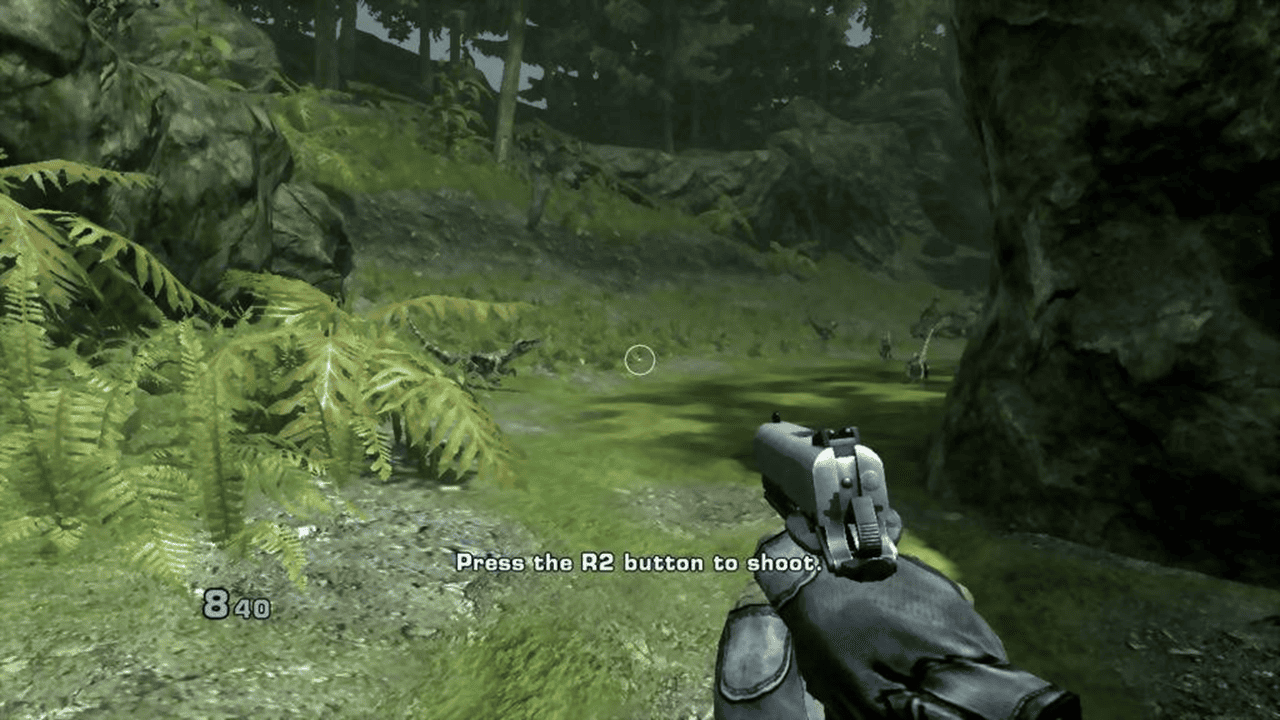Click the circular crosshair reticle
This screenshot has height=720, width=1280.
coord(640,360)
